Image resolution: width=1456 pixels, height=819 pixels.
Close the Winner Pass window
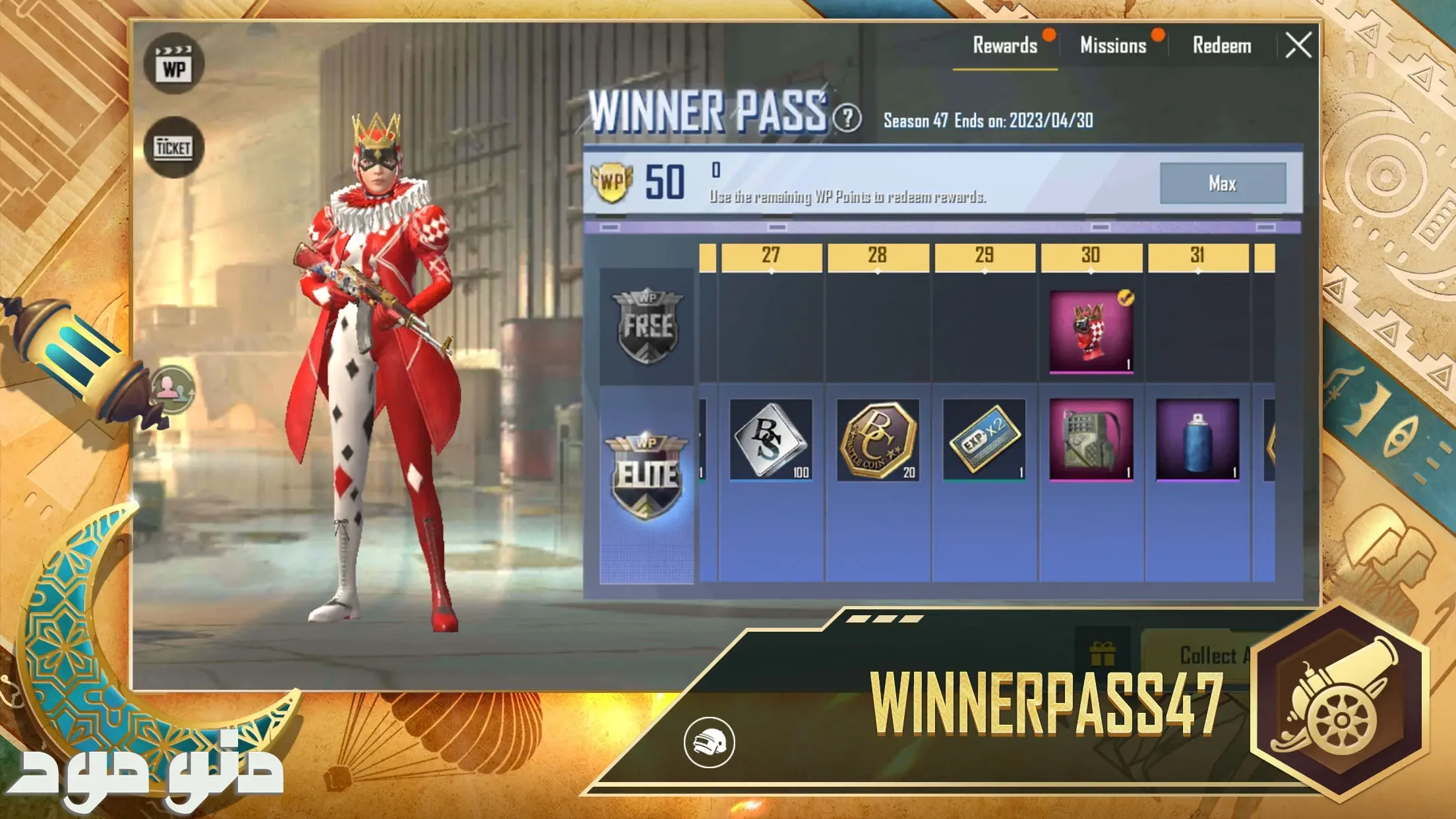[1298, 46]
